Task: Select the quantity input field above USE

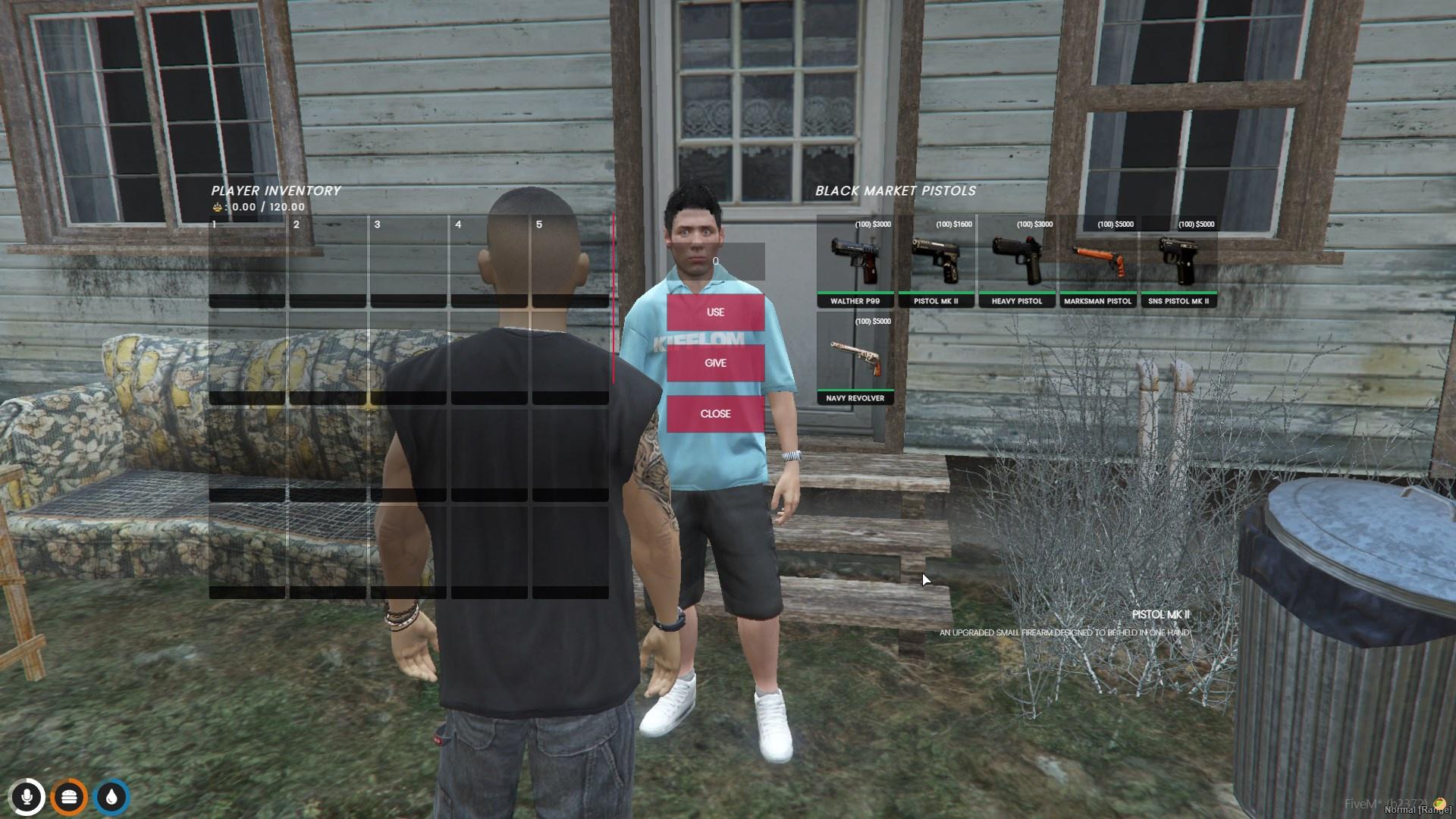Action: tap(715, 262)
